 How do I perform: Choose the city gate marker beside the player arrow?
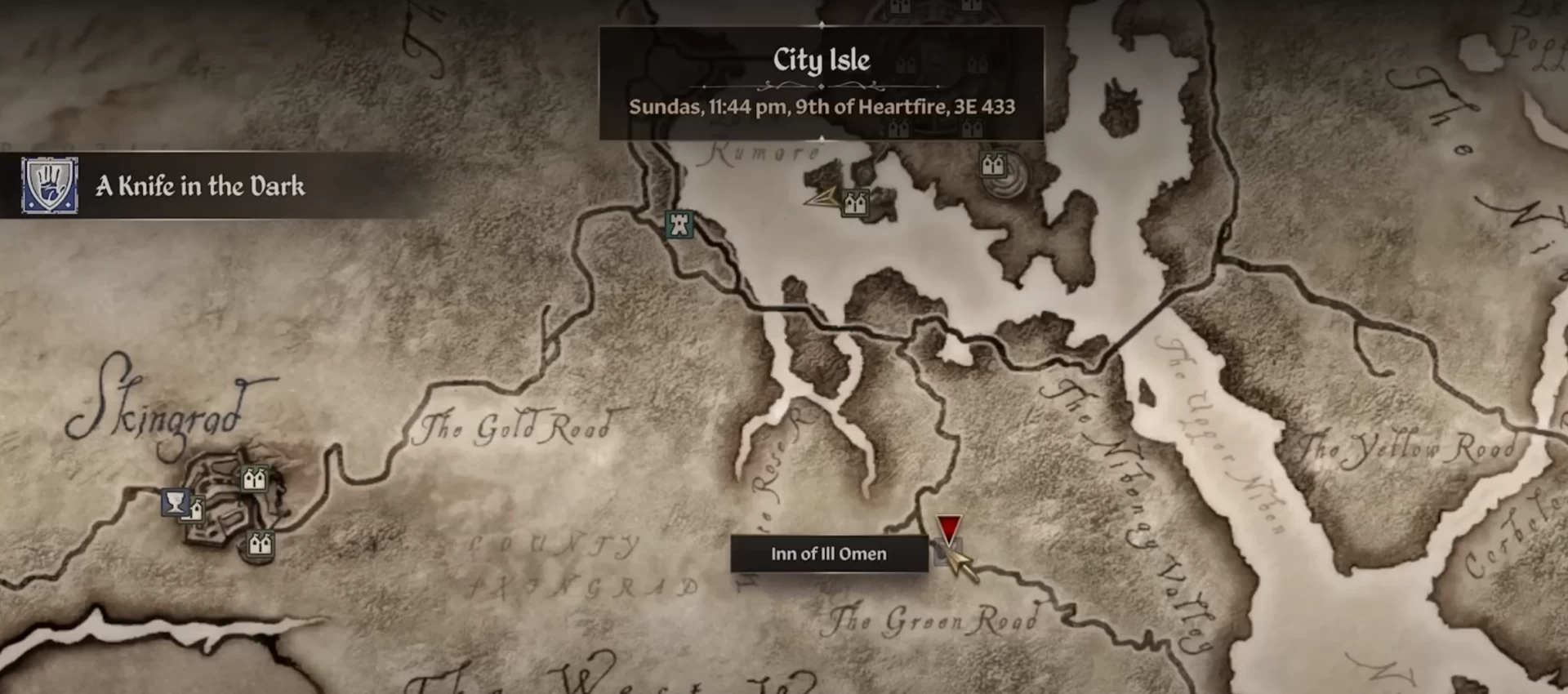pos(855,202)
